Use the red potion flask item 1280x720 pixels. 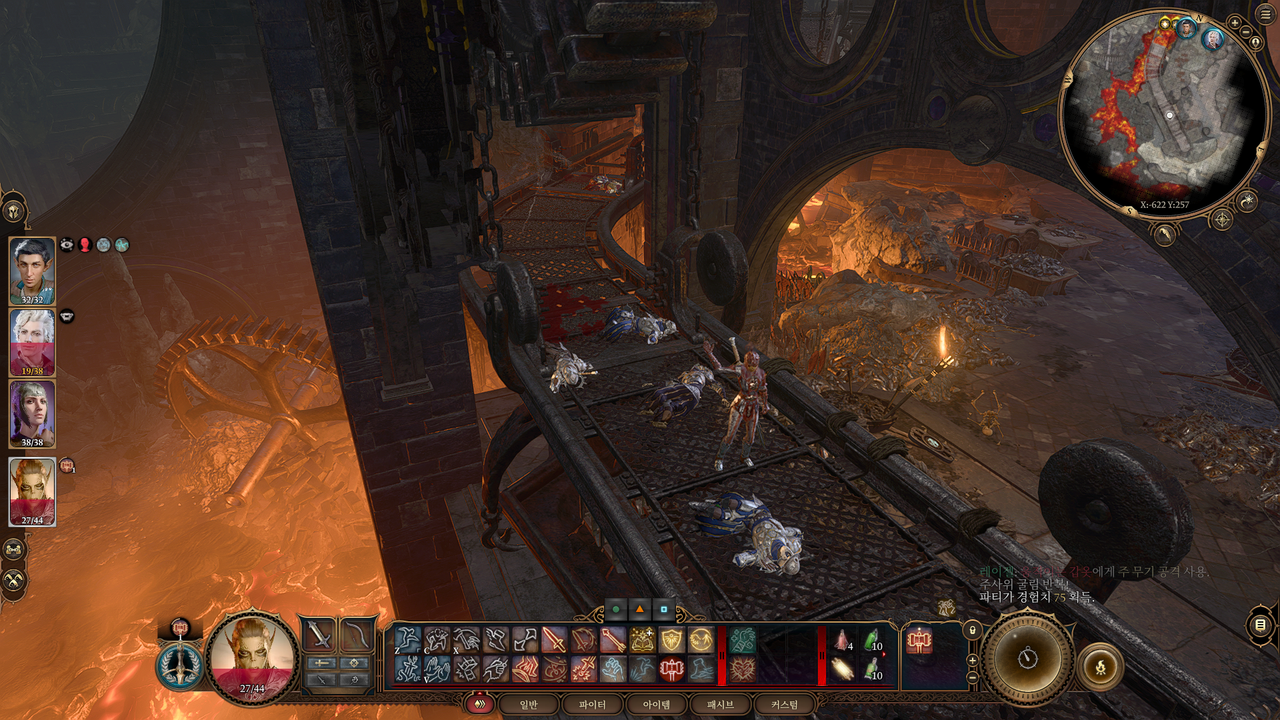(843, 640)
